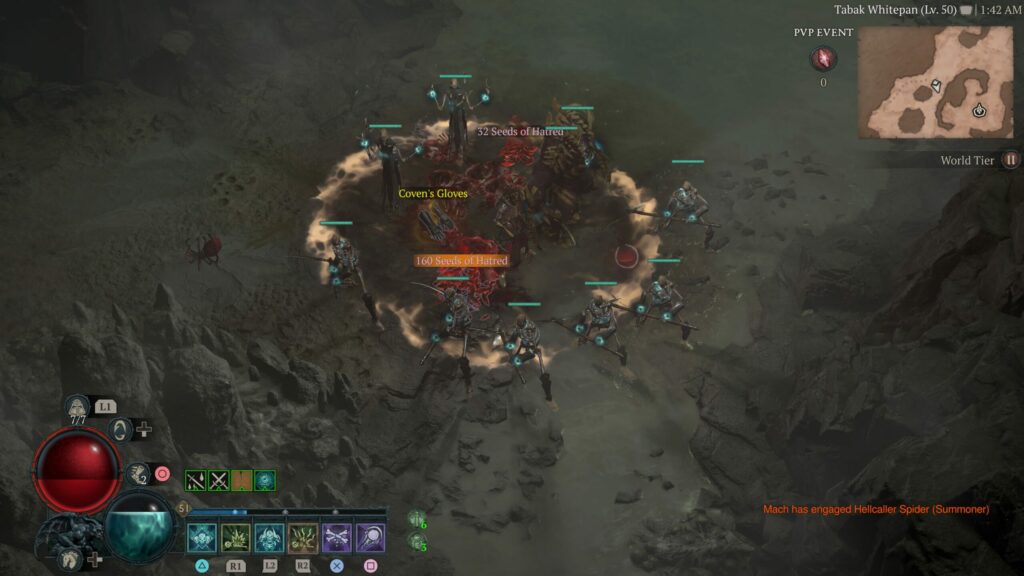Click the waypoint marker on the minimap
Image resolution: width=1024 pixels, height=576 pixels.
click(x=979, y=110)
